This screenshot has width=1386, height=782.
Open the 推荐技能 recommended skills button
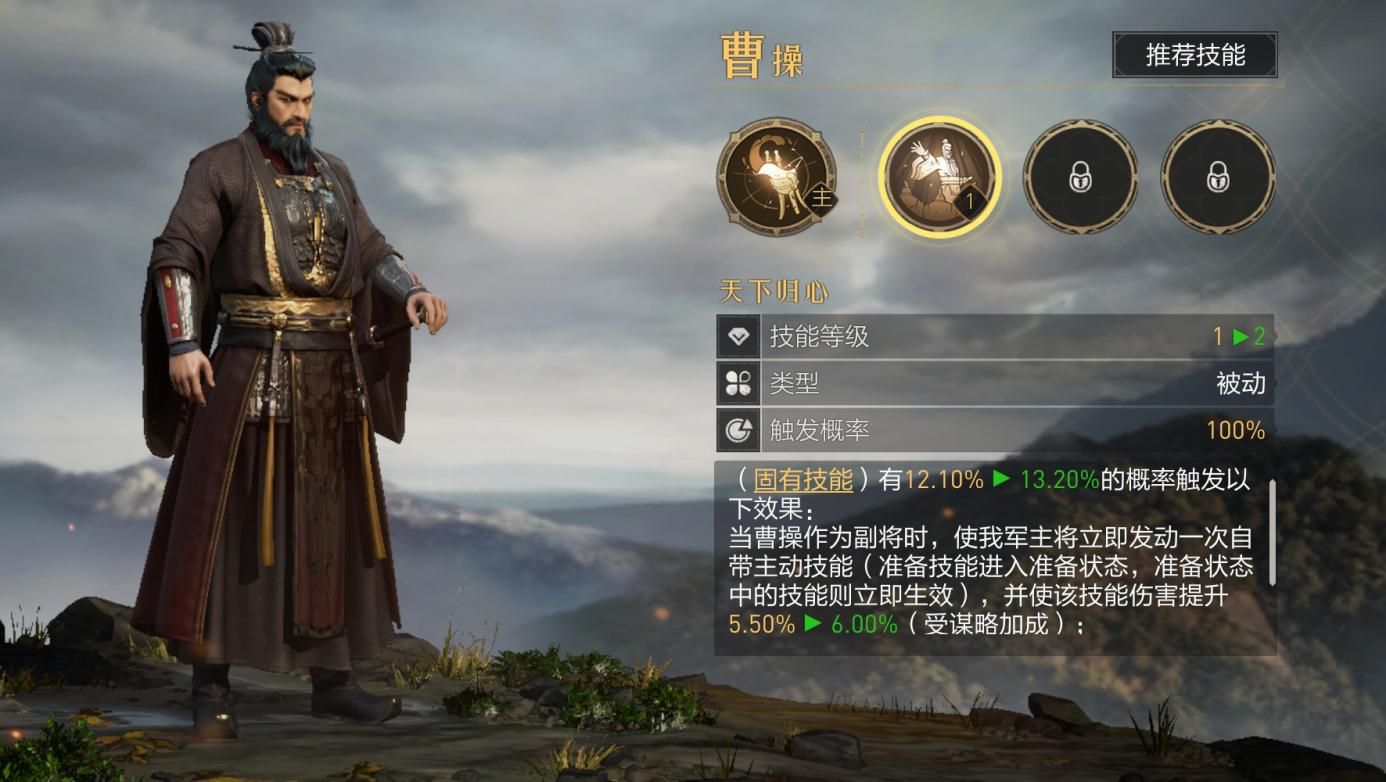coord(1194,55)
